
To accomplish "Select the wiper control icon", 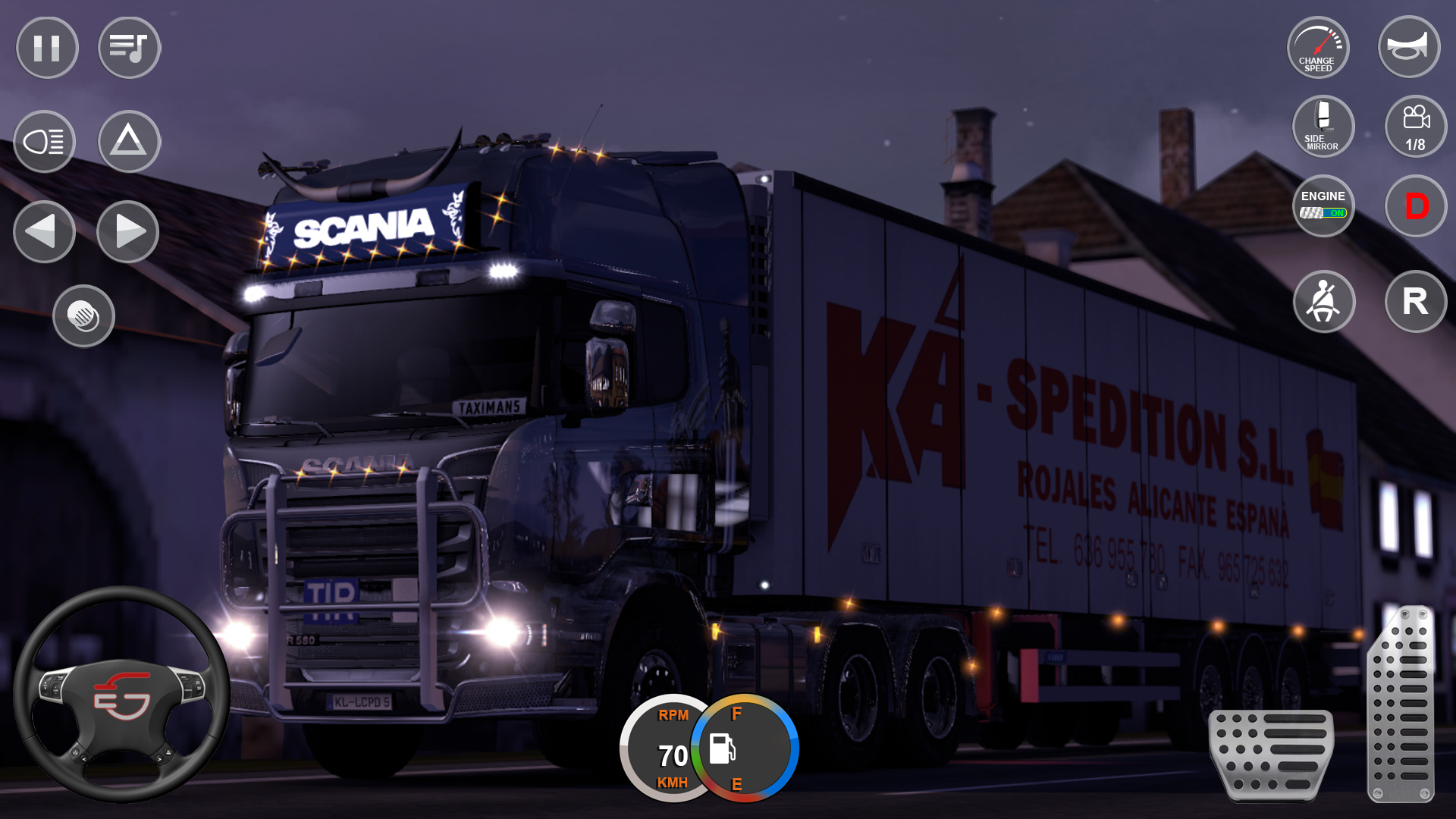I will [x=85, y=316].
